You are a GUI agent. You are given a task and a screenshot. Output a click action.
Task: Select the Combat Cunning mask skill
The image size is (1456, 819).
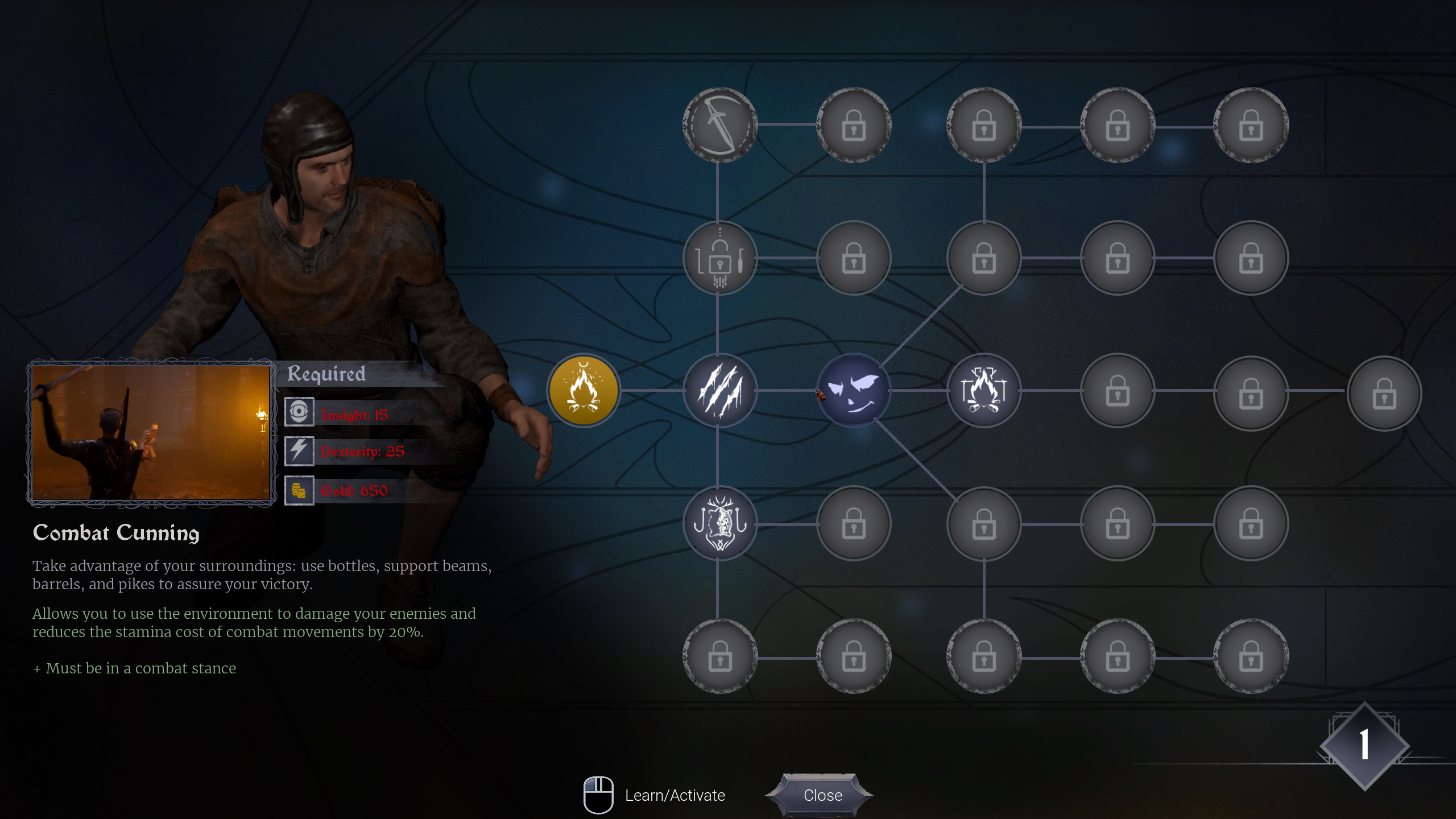tap(853, 391)
